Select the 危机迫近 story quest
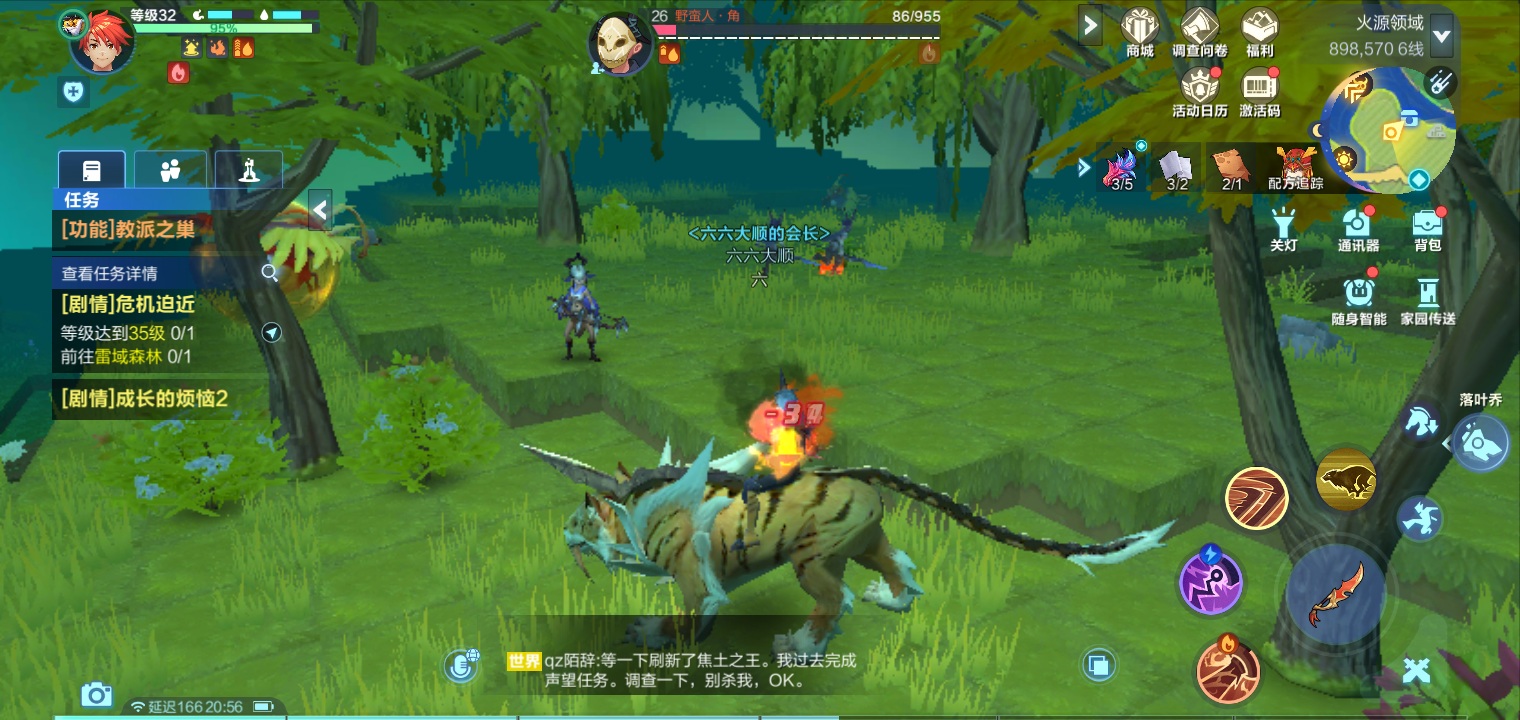This screenshot has width=1520, height=720. coord(128,304)
